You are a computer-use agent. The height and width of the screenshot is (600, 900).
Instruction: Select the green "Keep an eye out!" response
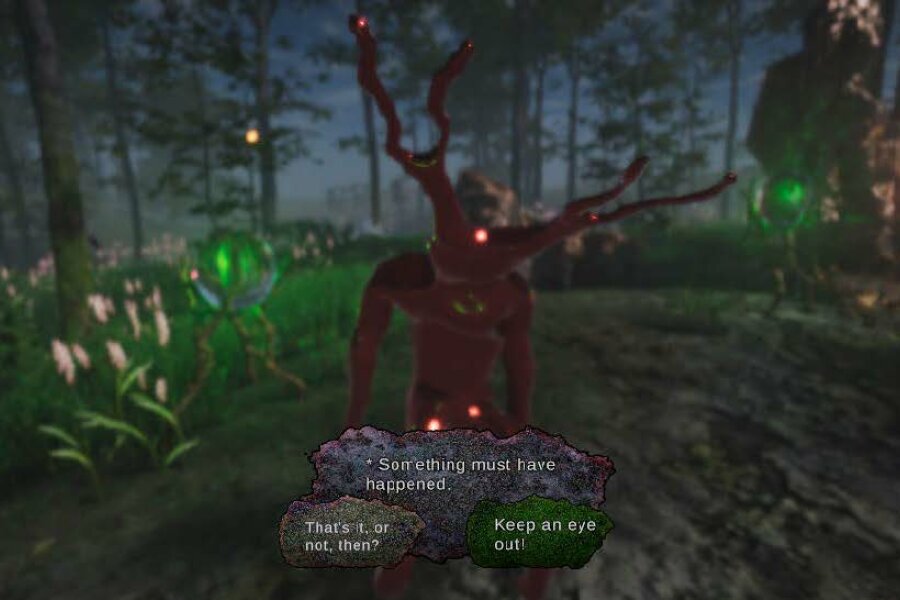538,533
